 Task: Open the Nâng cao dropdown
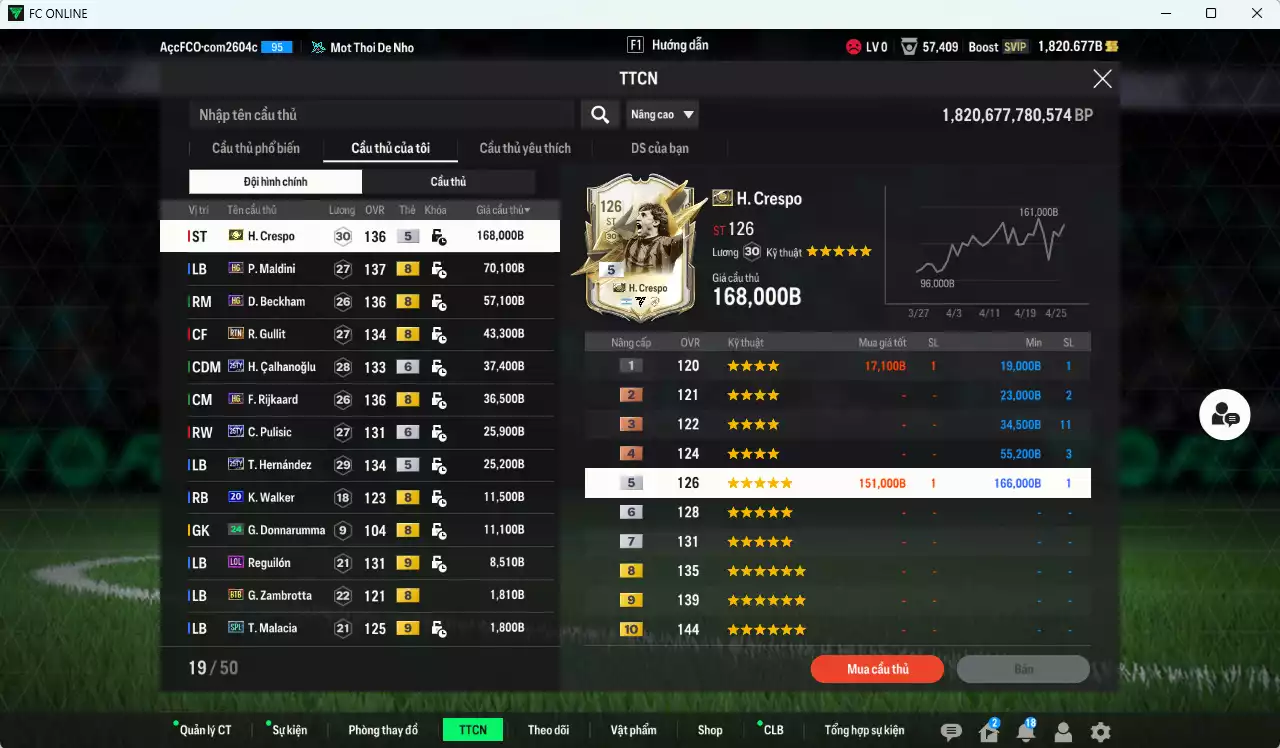click(x=662, y=115)
